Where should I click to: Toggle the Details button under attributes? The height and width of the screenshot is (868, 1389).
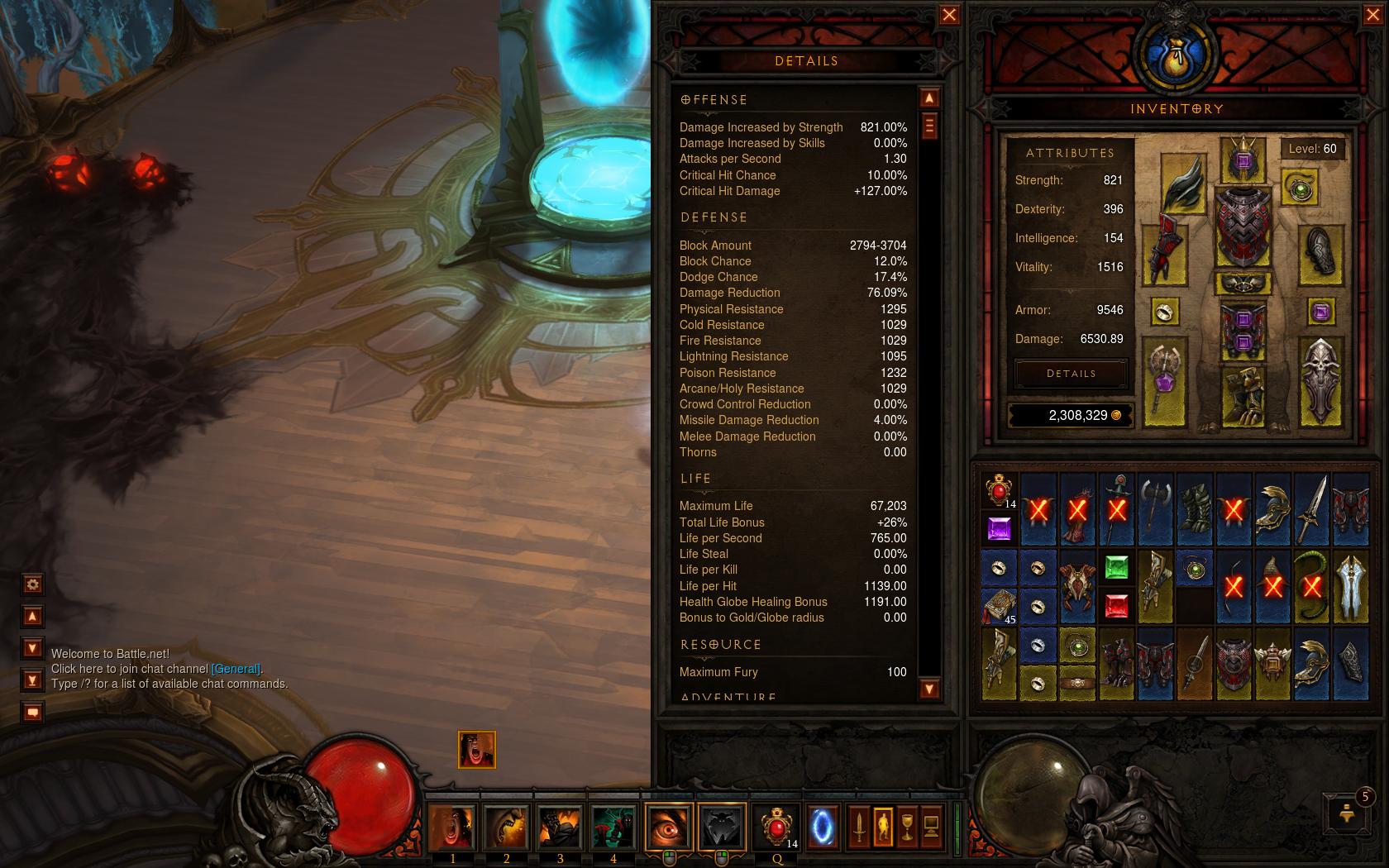pos(1071,374)
